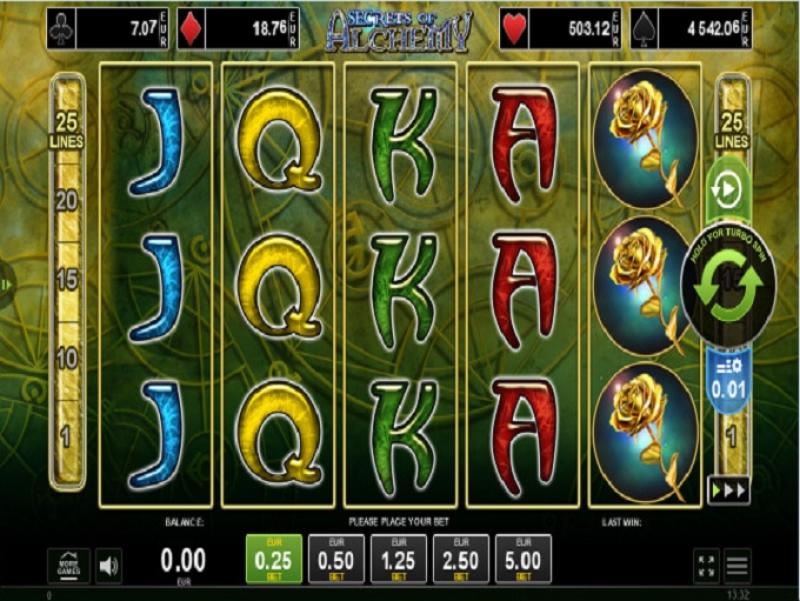Toggle the speaker sound icon
This screenshot has width=800, height=601.
(109, 566)
